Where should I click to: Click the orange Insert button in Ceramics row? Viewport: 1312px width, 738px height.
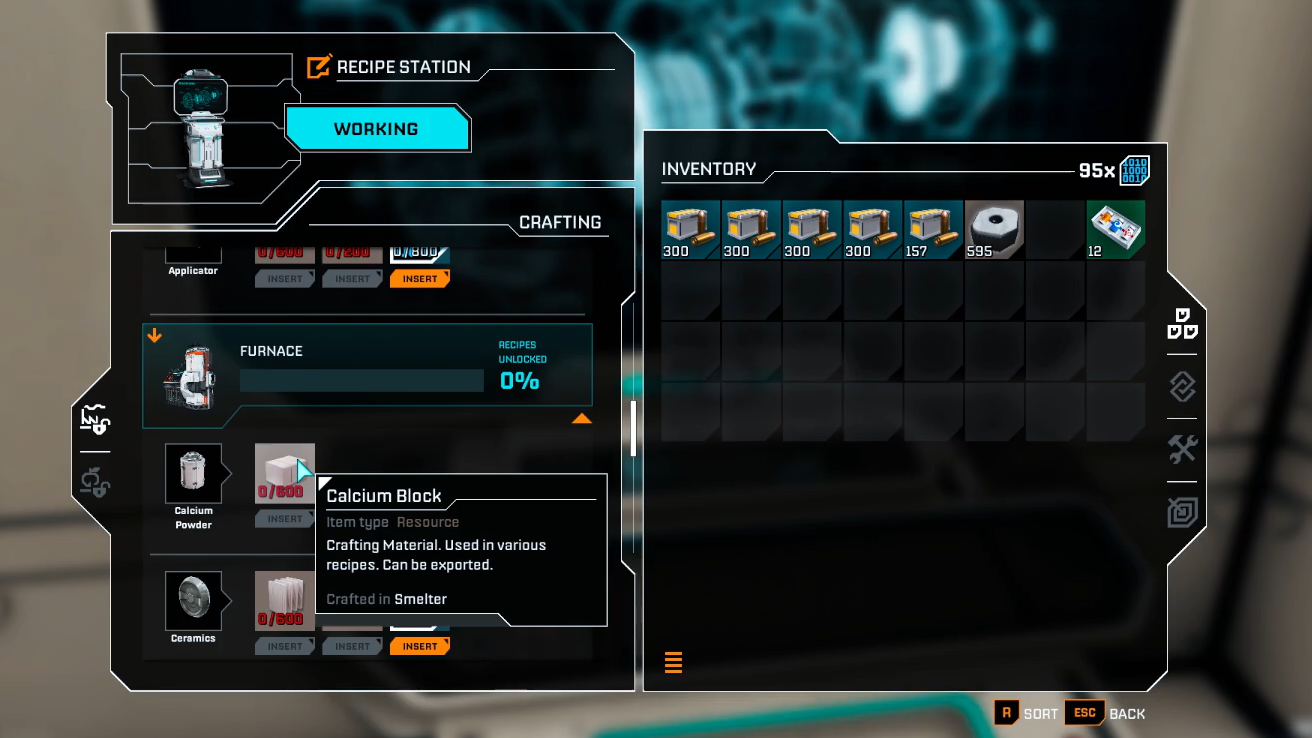click(419, 646)
